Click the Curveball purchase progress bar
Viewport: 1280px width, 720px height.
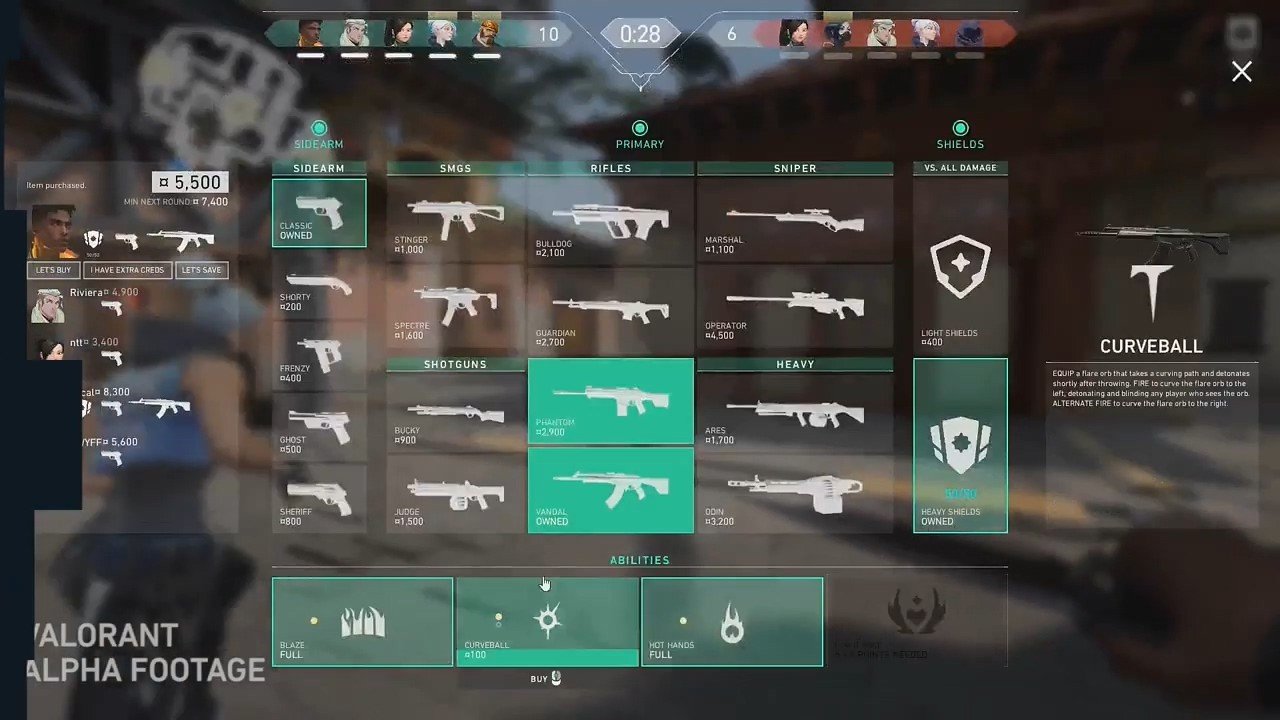[x=547, y=657]
